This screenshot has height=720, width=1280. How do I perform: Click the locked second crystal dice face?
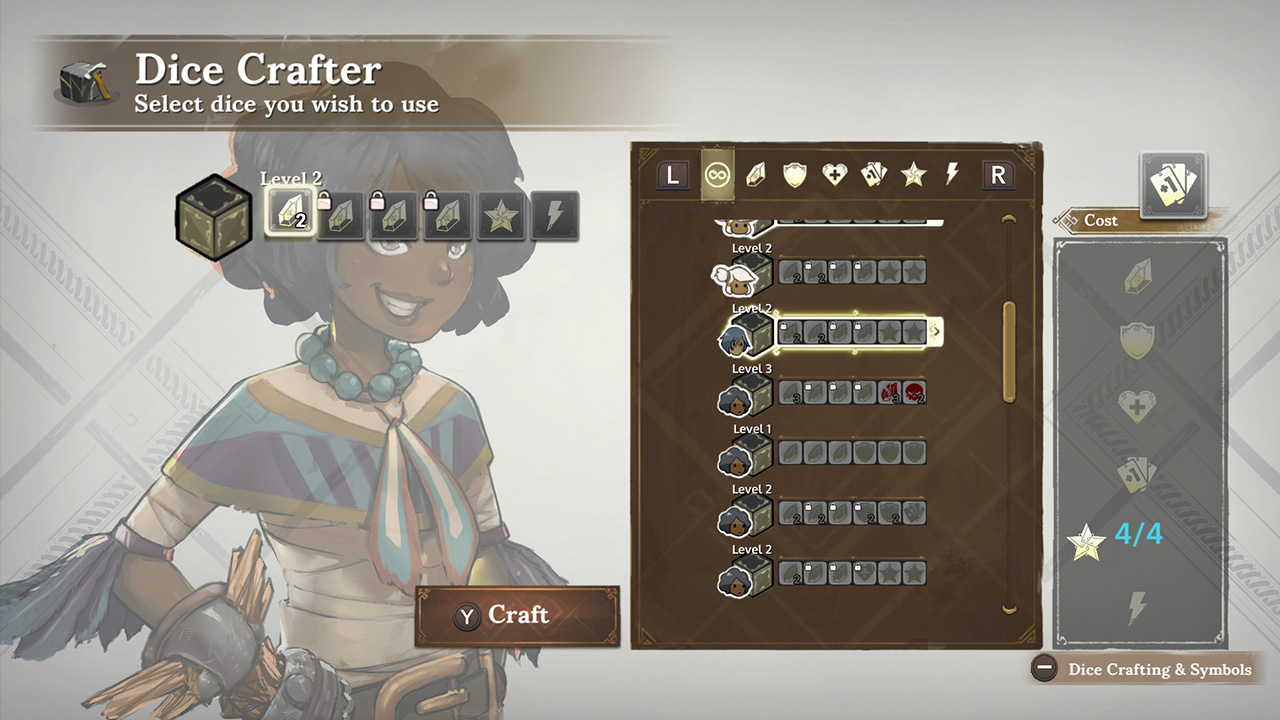coord(339,216)
